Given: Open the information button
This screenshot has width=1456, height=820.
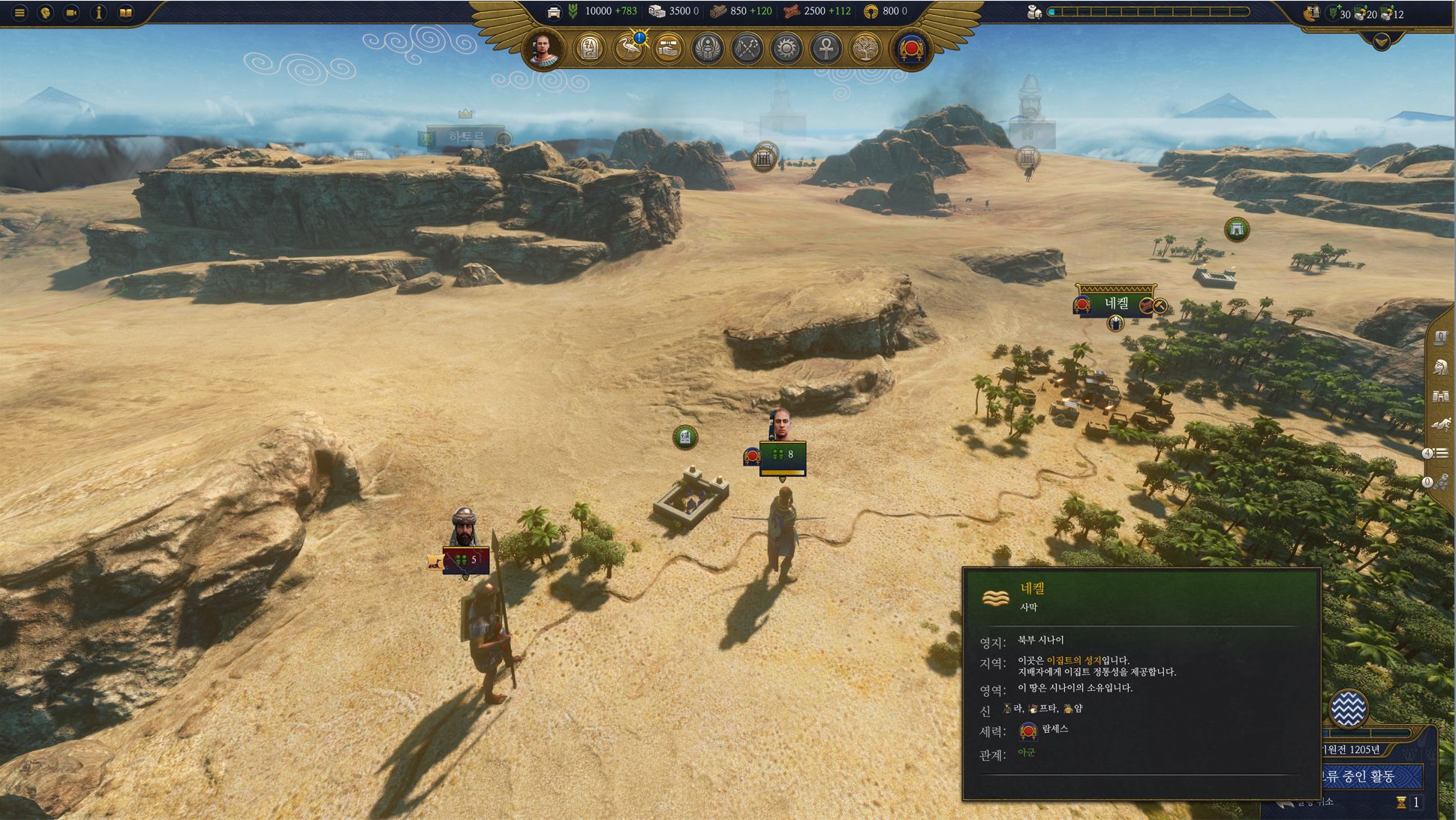Looking at the screenshot, I should (x=98, y=13).
